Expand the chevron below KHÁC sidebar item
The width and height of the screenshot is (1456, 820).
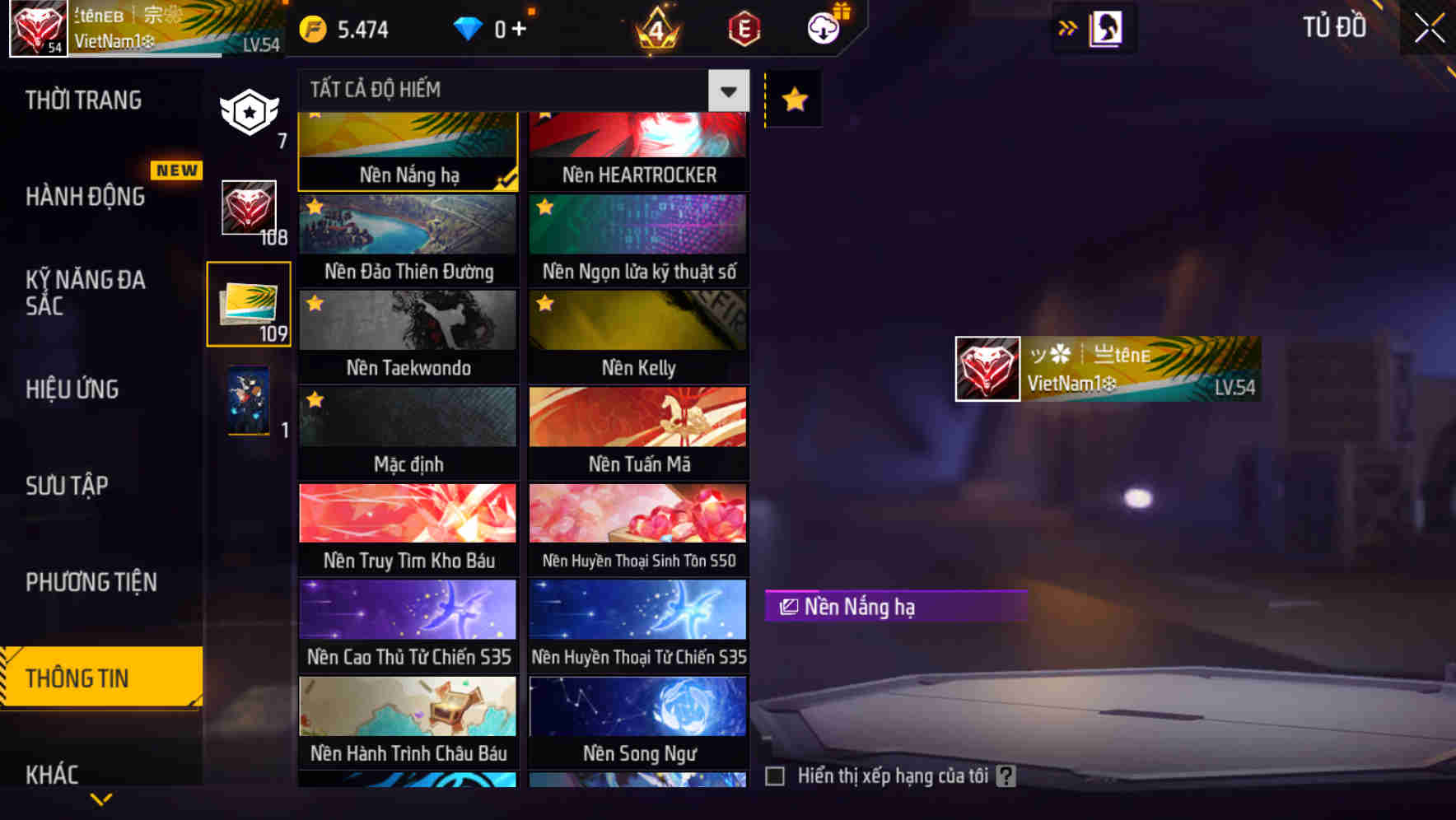[101, 800]
